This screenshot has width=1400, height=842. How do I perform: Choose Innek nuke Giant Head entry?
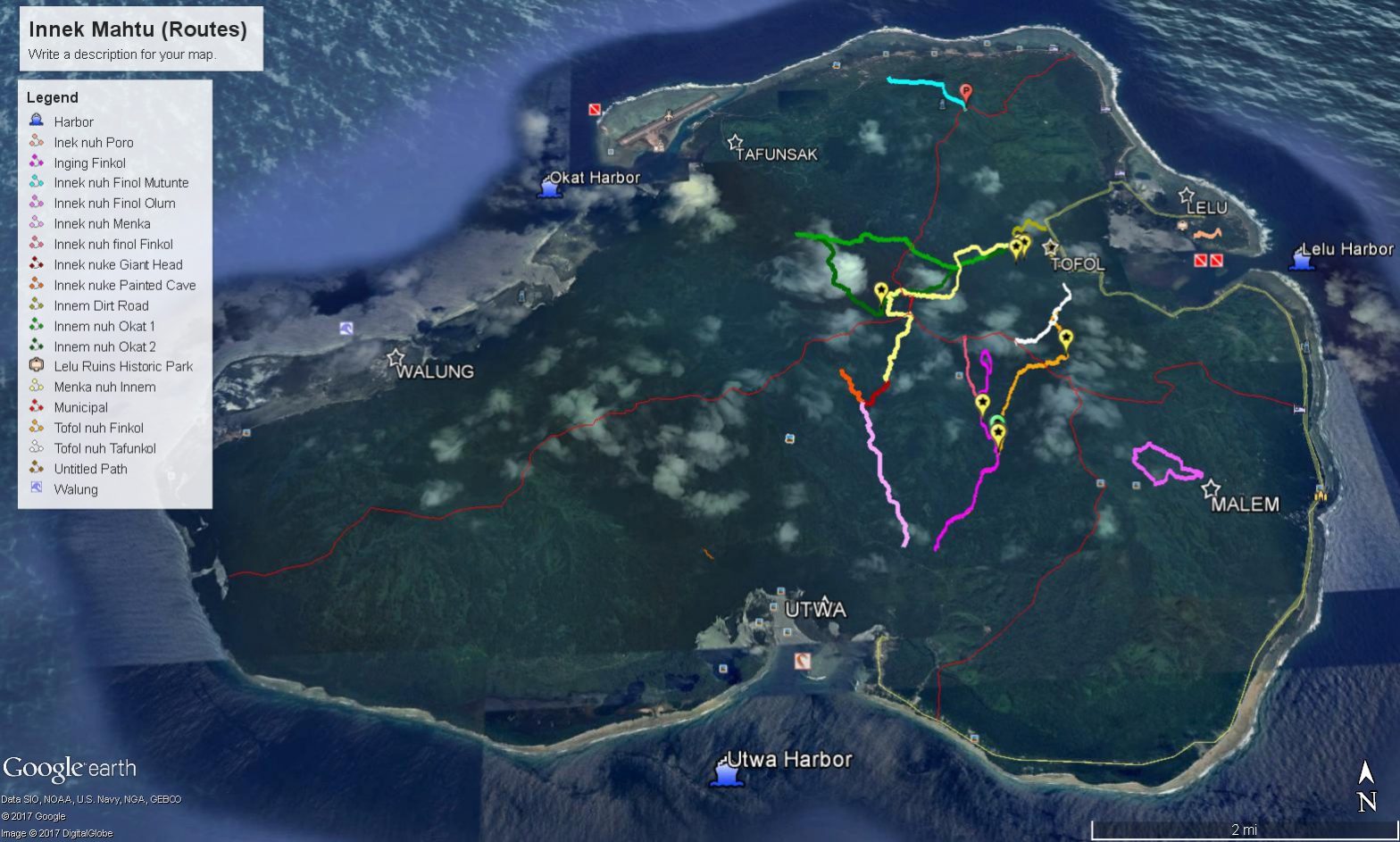118,265
